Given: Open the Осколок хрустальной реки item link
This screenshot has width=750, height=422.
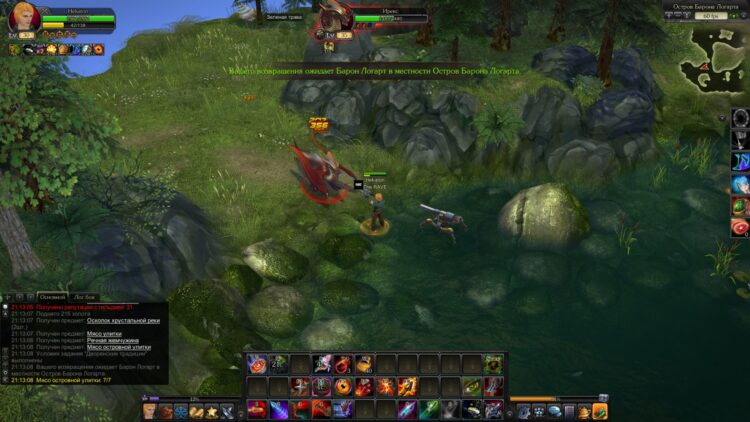Looking at the screenshot, I should 123,320.
